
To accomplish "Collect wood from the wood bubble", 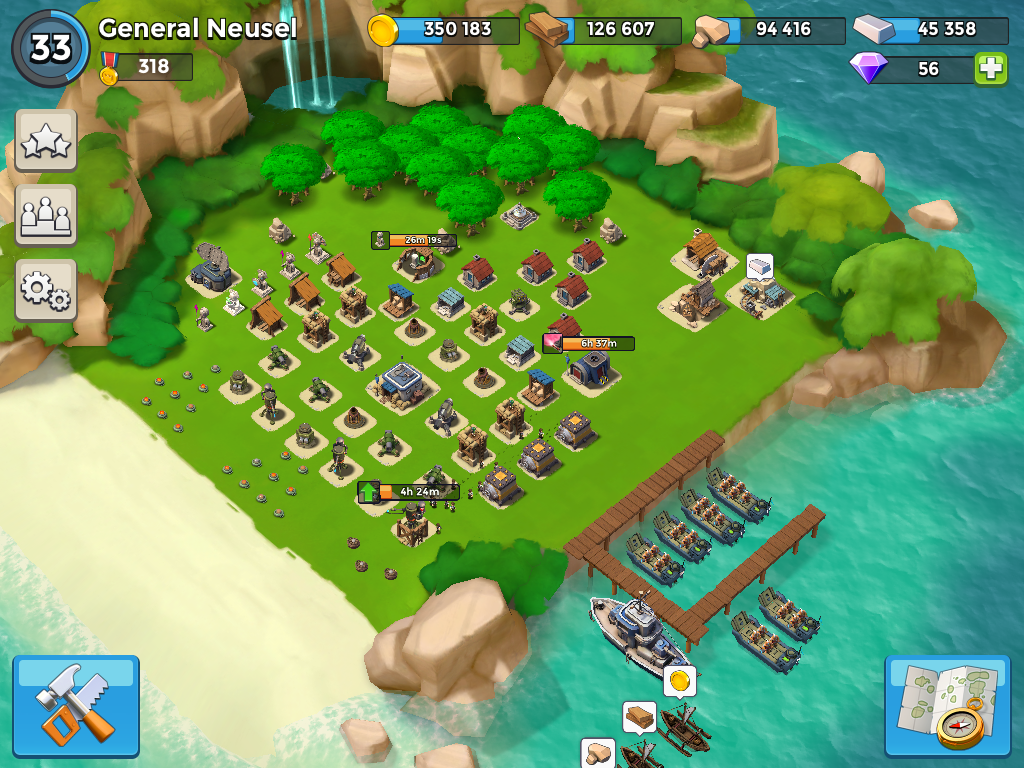I will (639, 716).
